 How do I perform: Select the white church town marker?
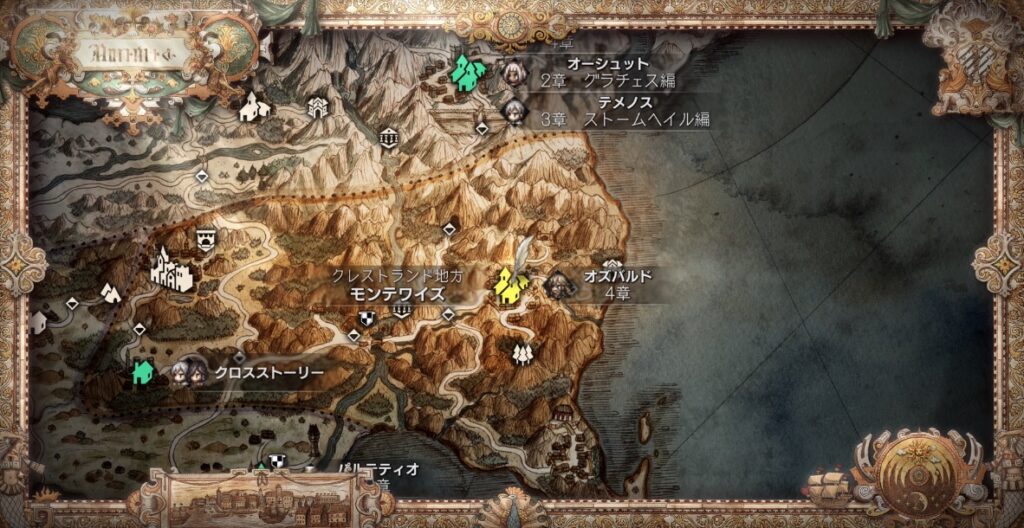click(254, 105)
